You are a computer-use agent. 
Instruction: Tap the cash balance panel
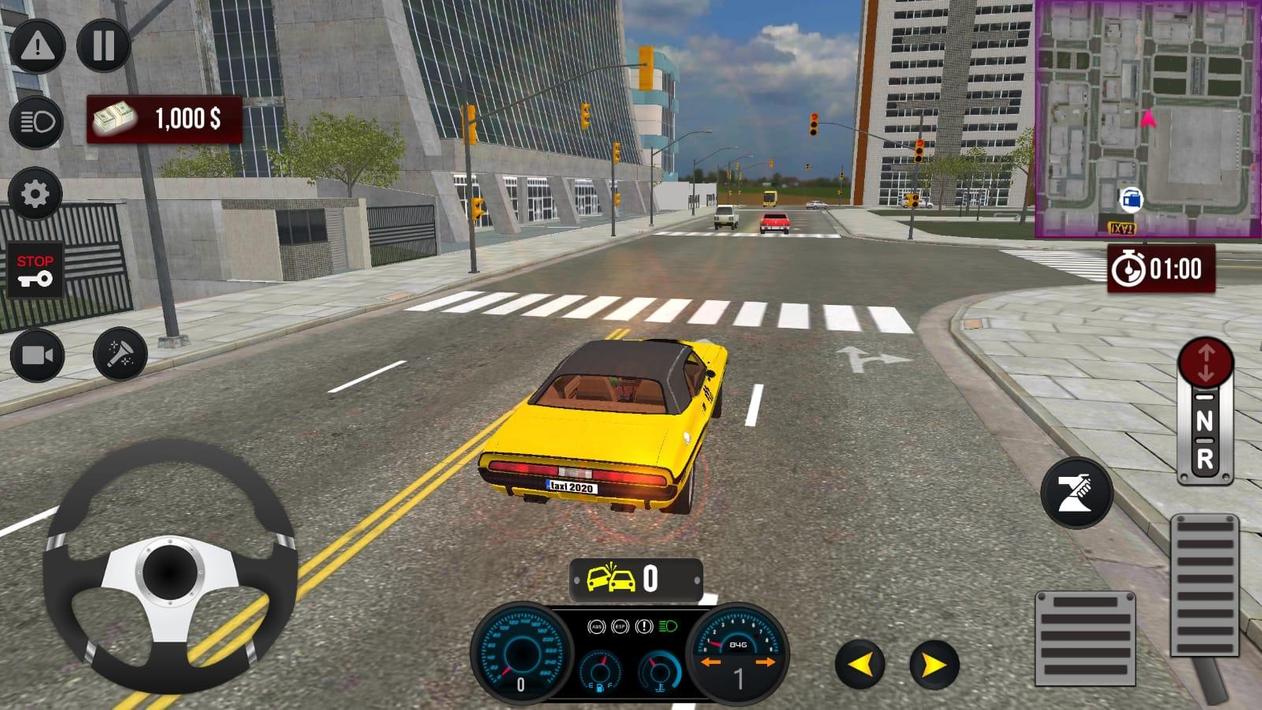(165, 119)
